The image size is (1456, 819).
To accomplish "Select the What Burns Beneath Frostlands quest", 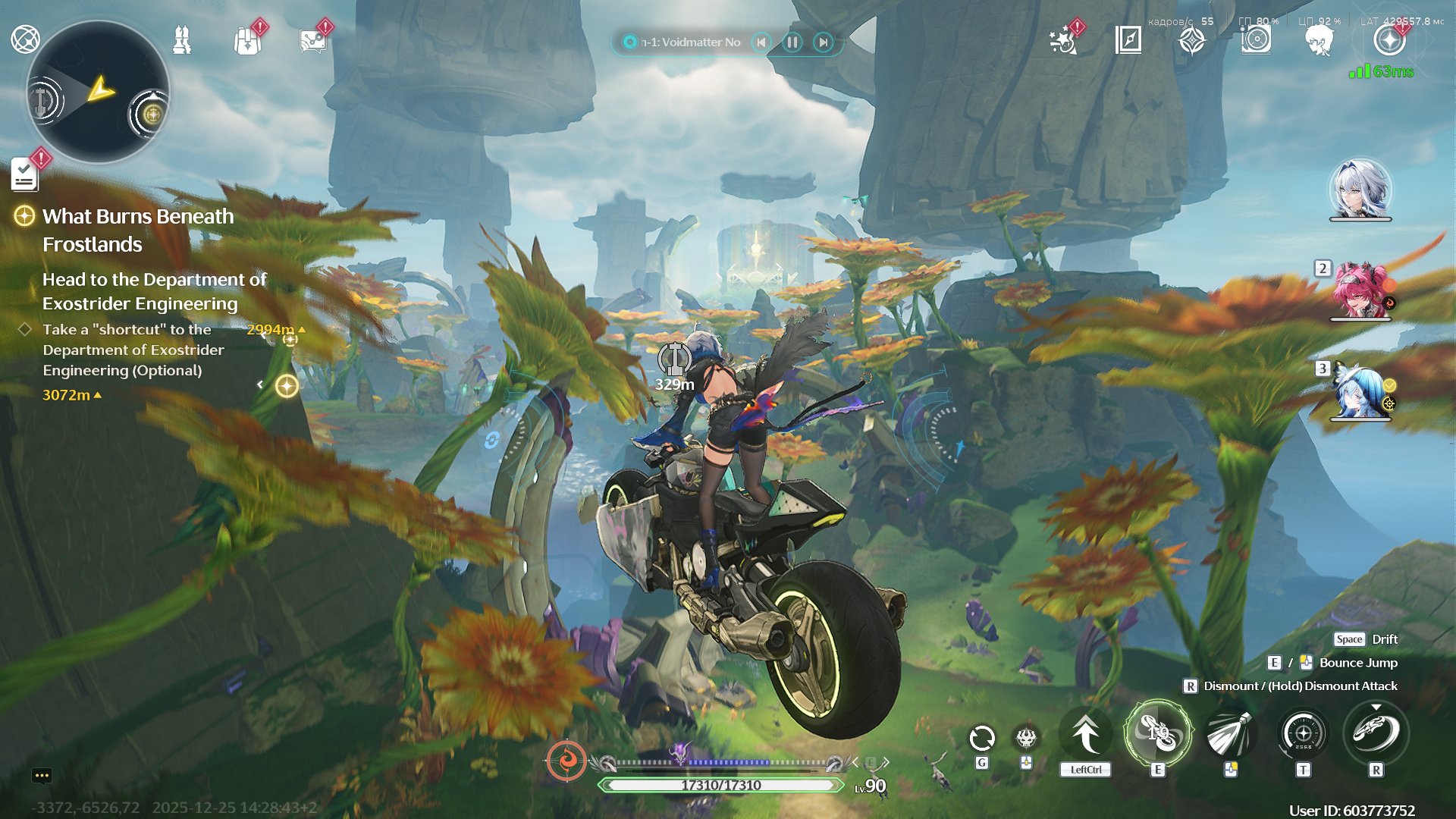I will pos(138,230).
